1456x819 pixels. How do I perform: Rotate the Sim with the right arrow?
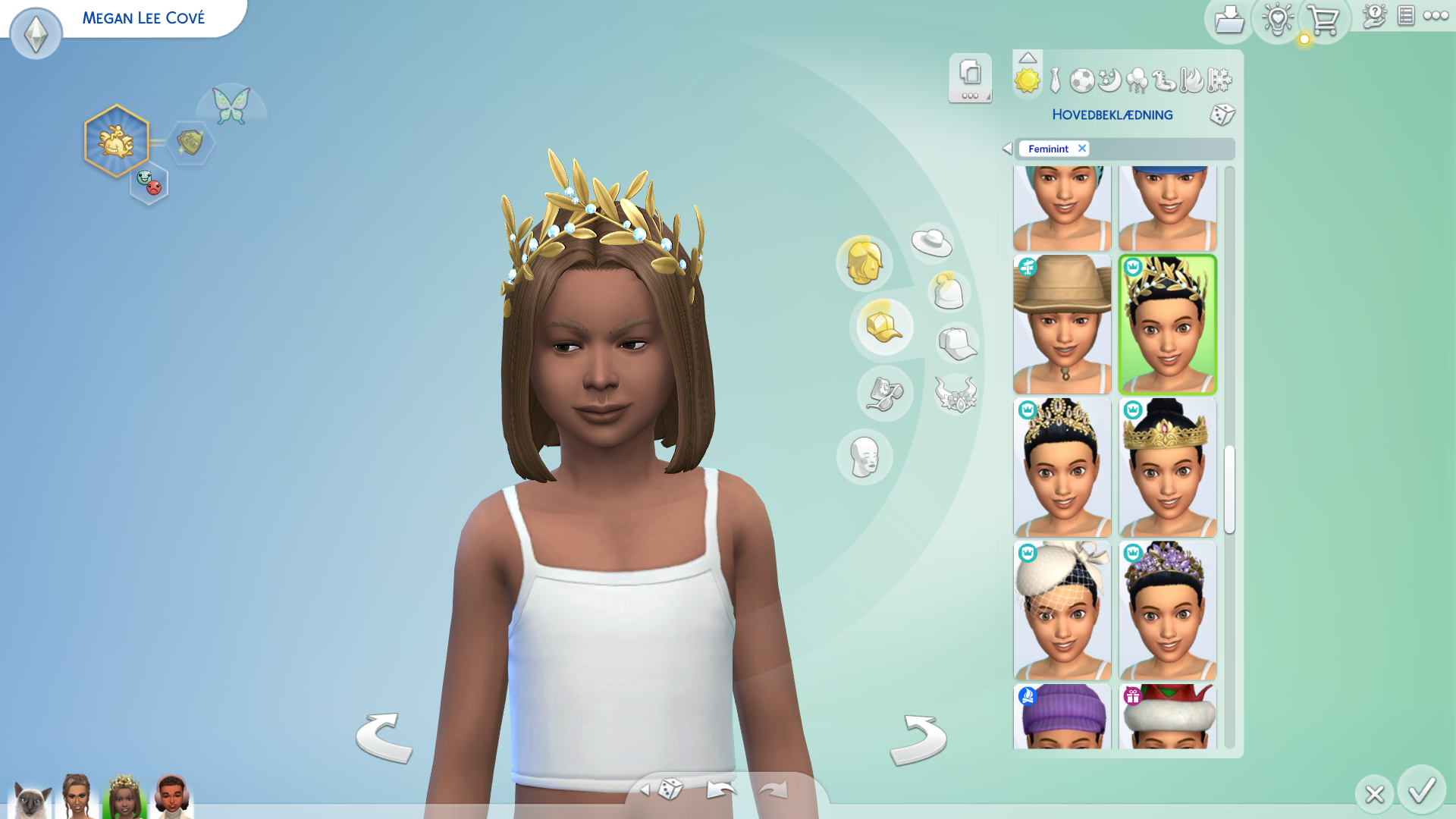point(918,739)
